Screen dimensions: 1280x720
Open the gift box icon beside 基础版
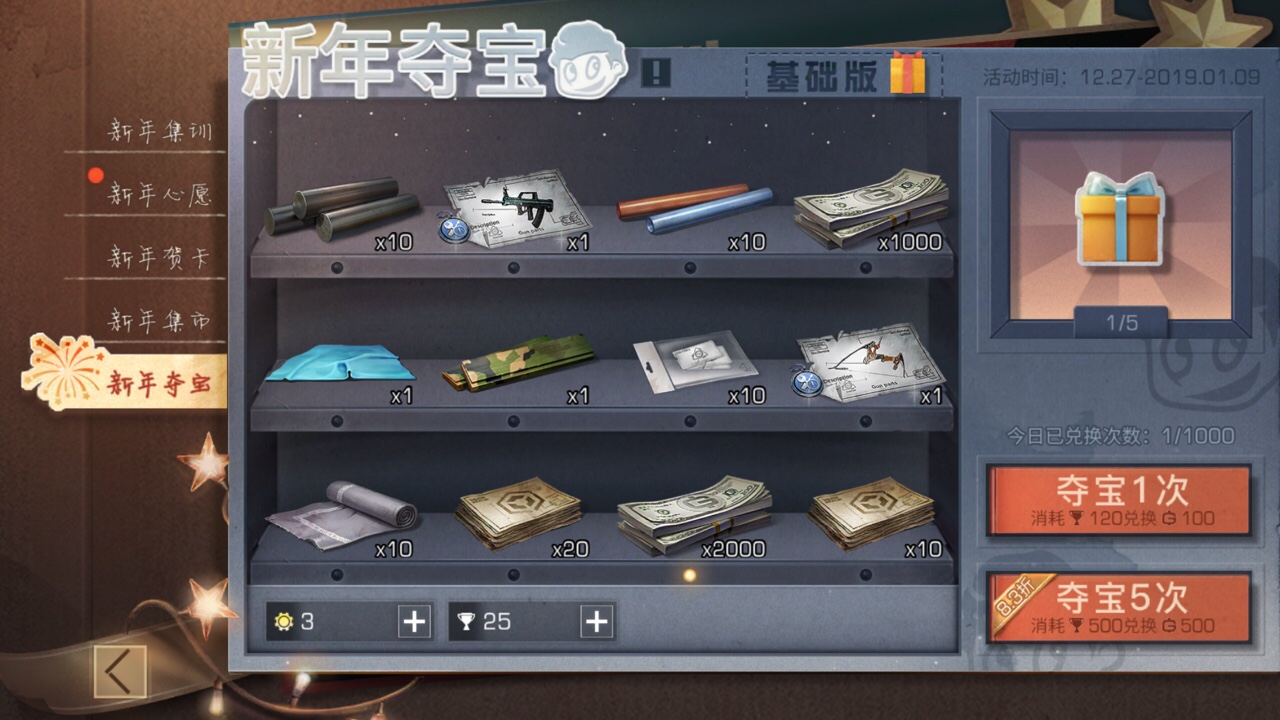[x=908, y=78]
